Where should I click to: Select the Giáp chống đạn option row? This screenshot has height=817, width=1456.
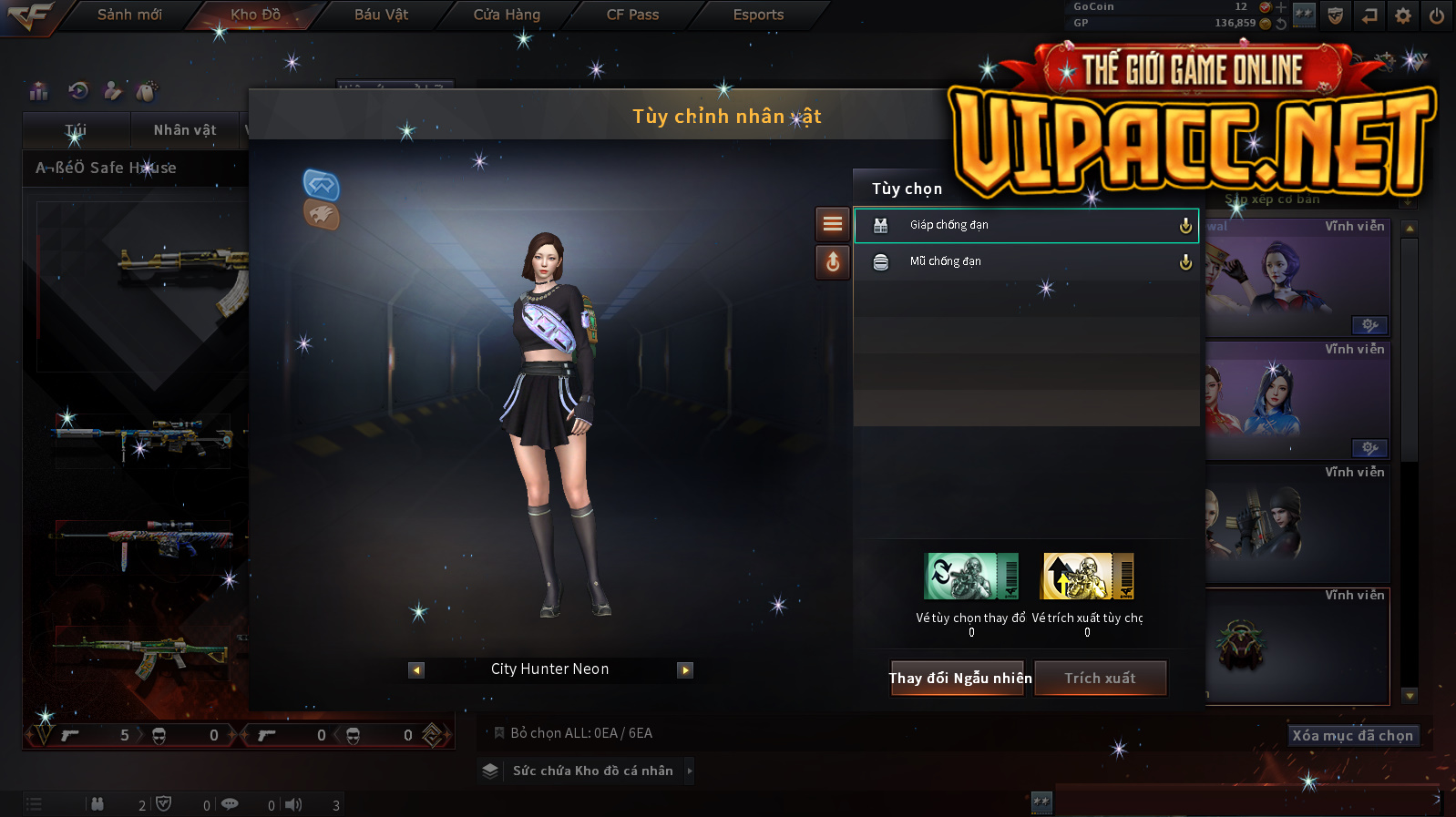tap(1026, 225)
